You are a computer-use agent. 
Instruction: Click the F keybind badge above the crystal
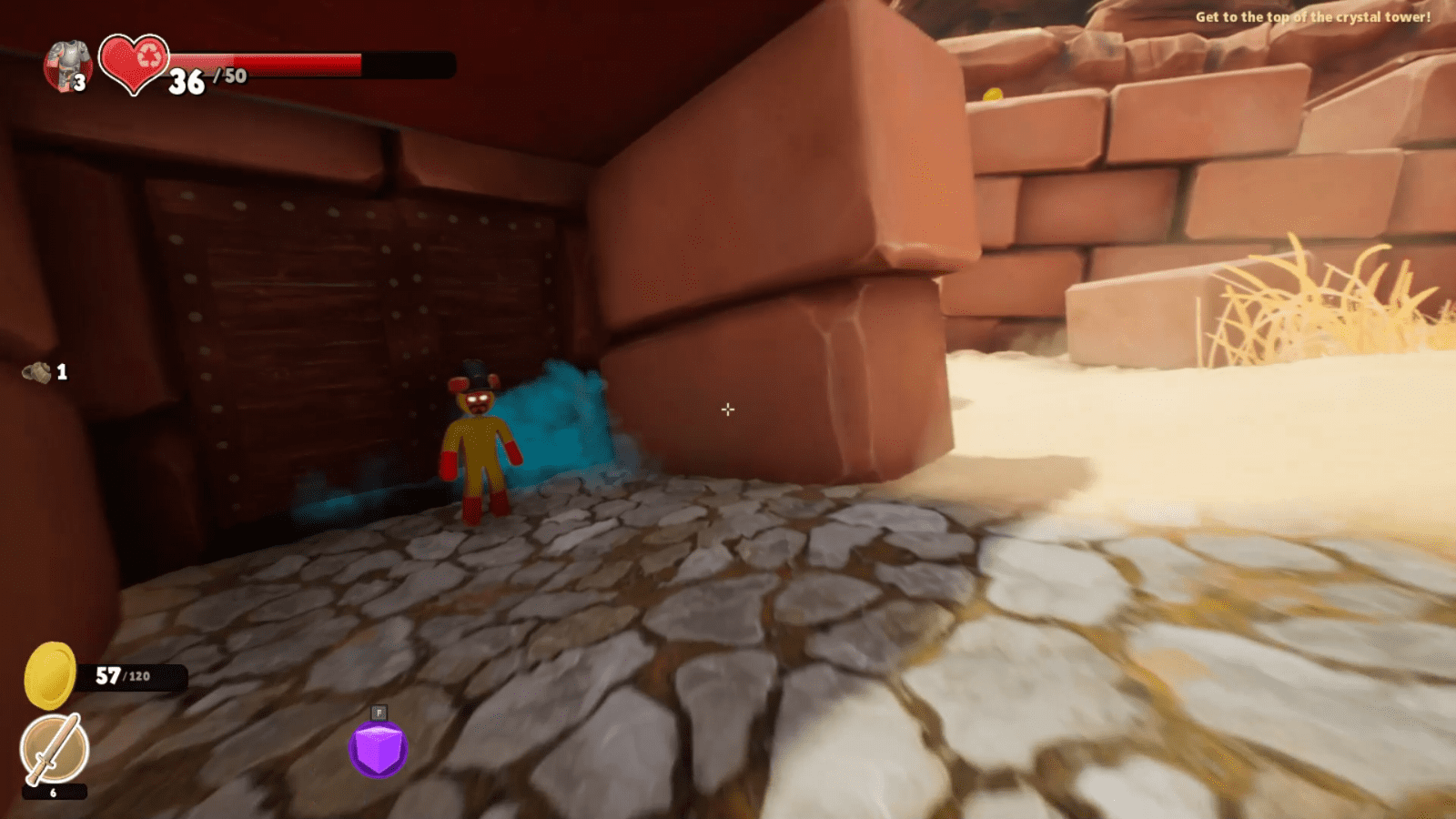click(378, 710)
